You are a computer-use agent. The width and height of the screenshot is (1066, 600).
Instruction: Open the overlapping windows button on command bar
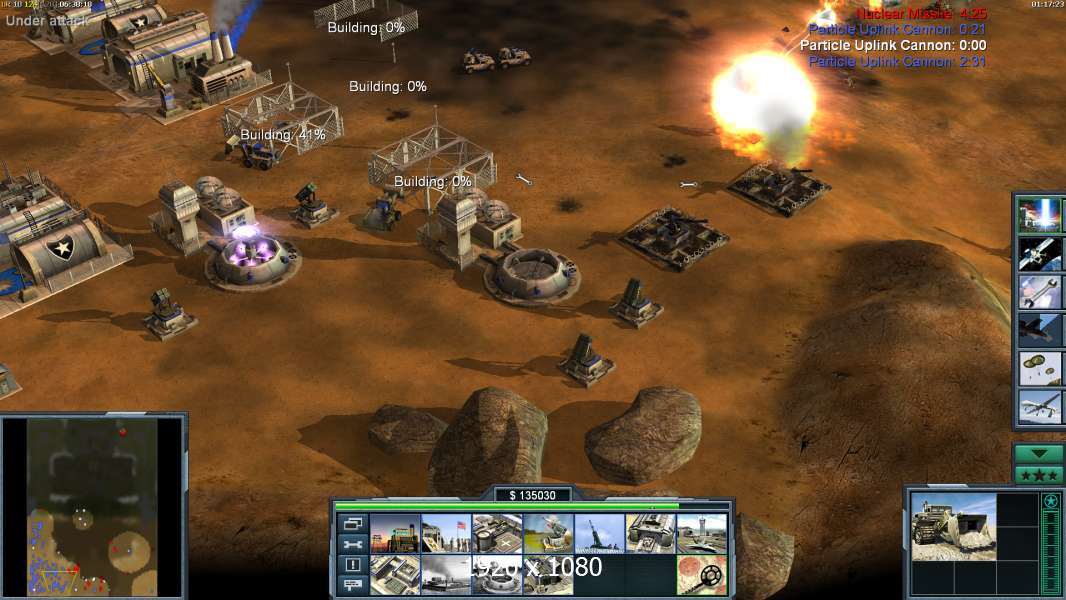[352, 523]
